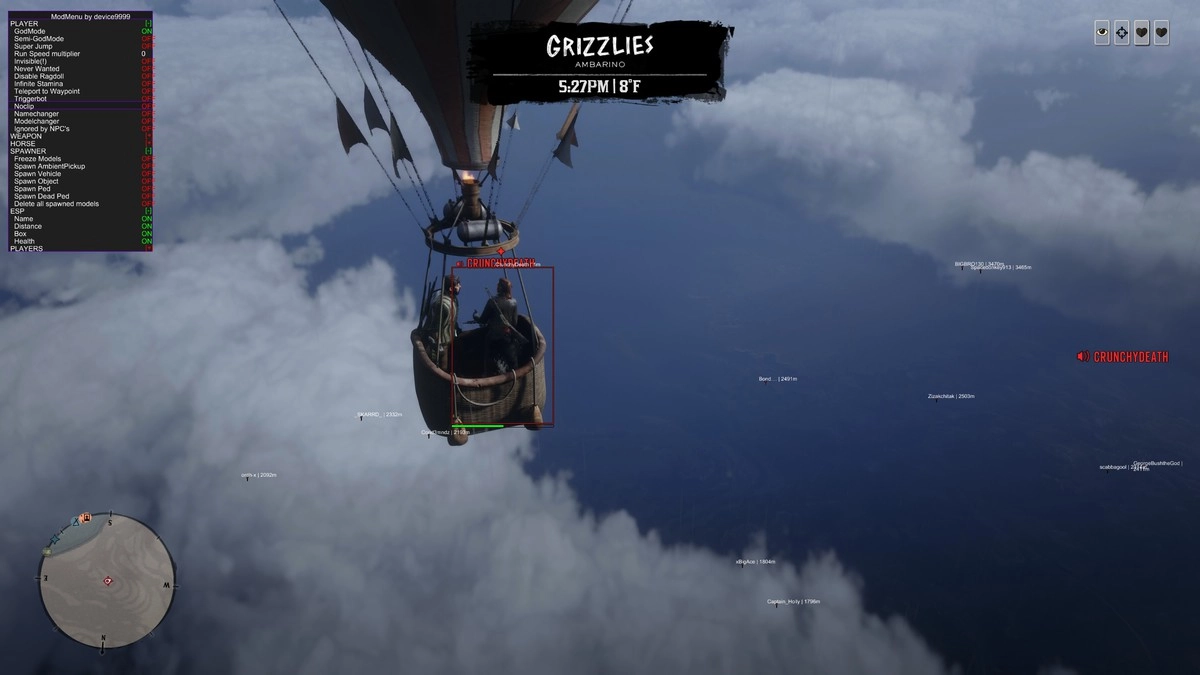Viewport: 1200px width, 675px height.
Task: Select the eye ability card
Action: click(1102, 33)
